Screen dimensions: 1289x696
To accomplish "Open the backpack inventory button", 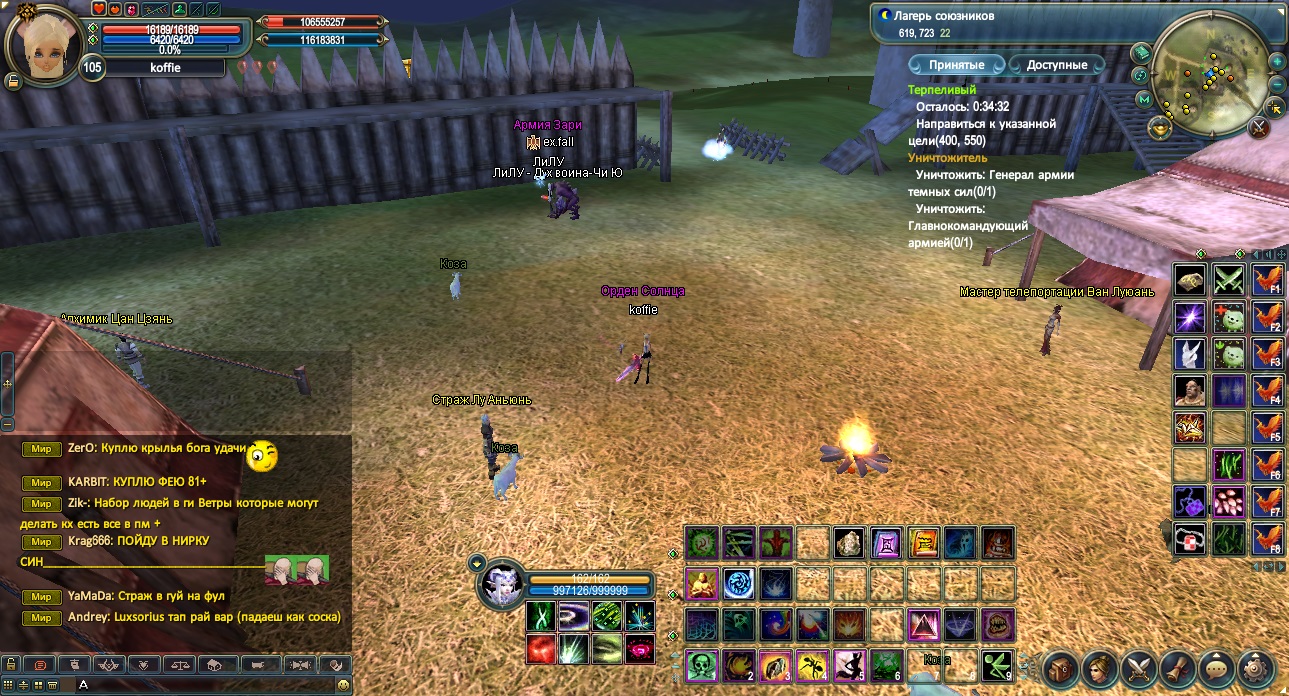I will point(1061,669).
